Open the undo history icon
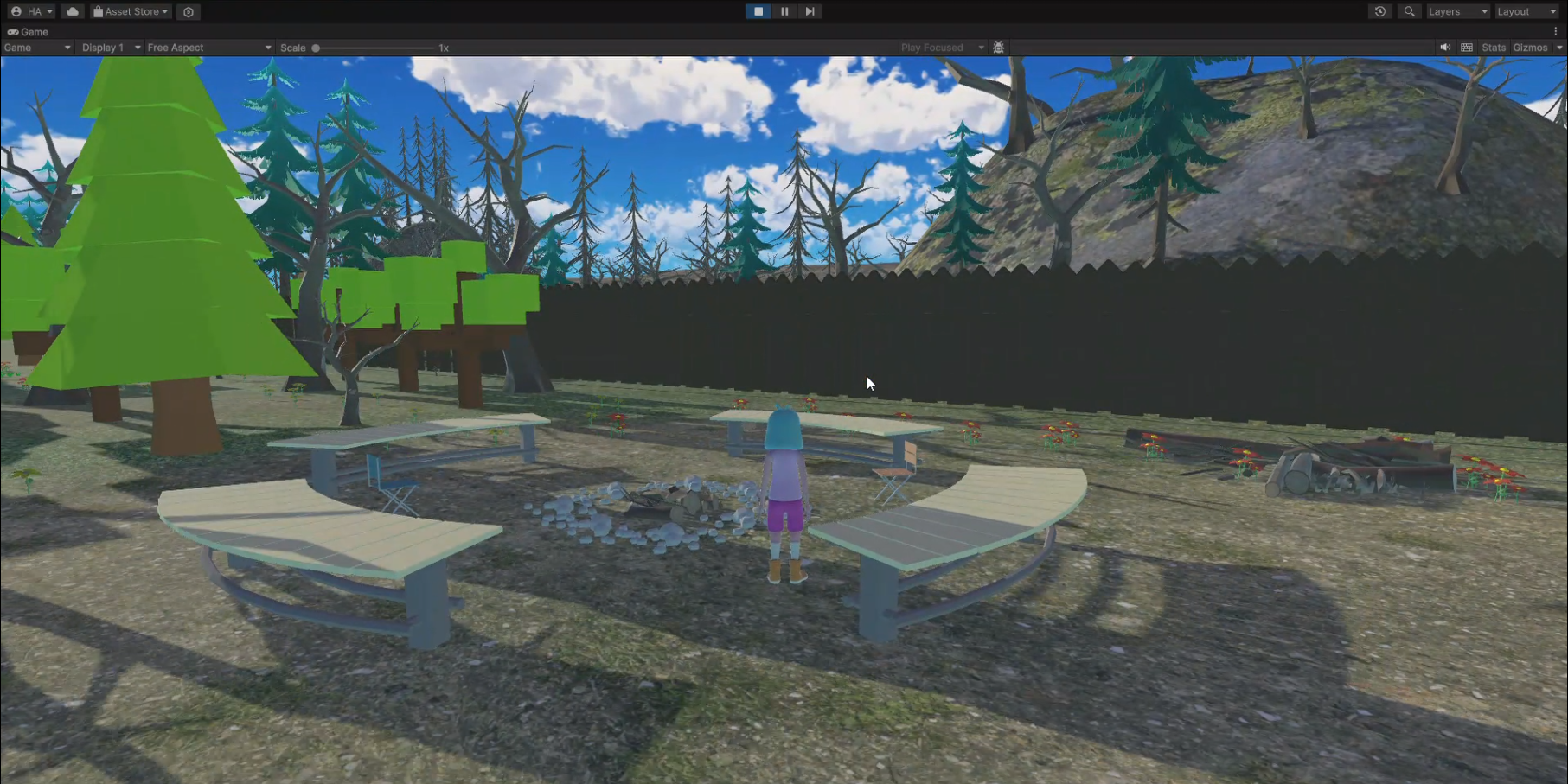This screenshot has height=784, width=1568. pyautogui.click(x=1379, y=11)
